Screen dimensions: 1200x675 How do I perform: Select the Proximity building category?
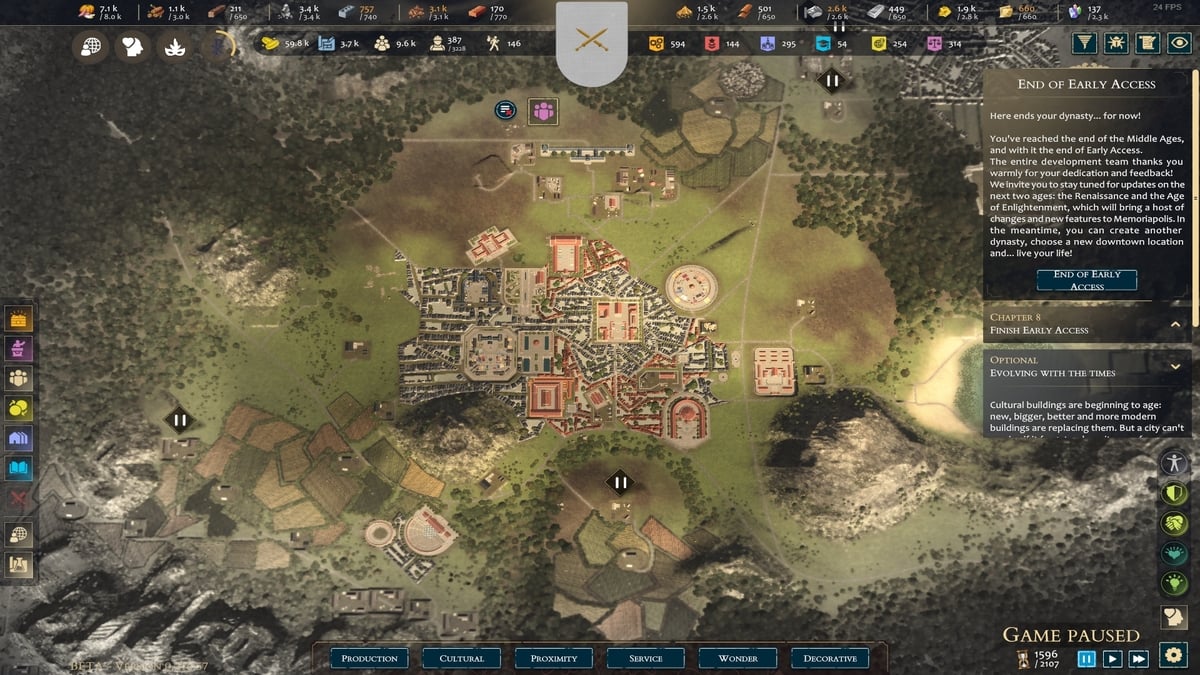[553, 658]
